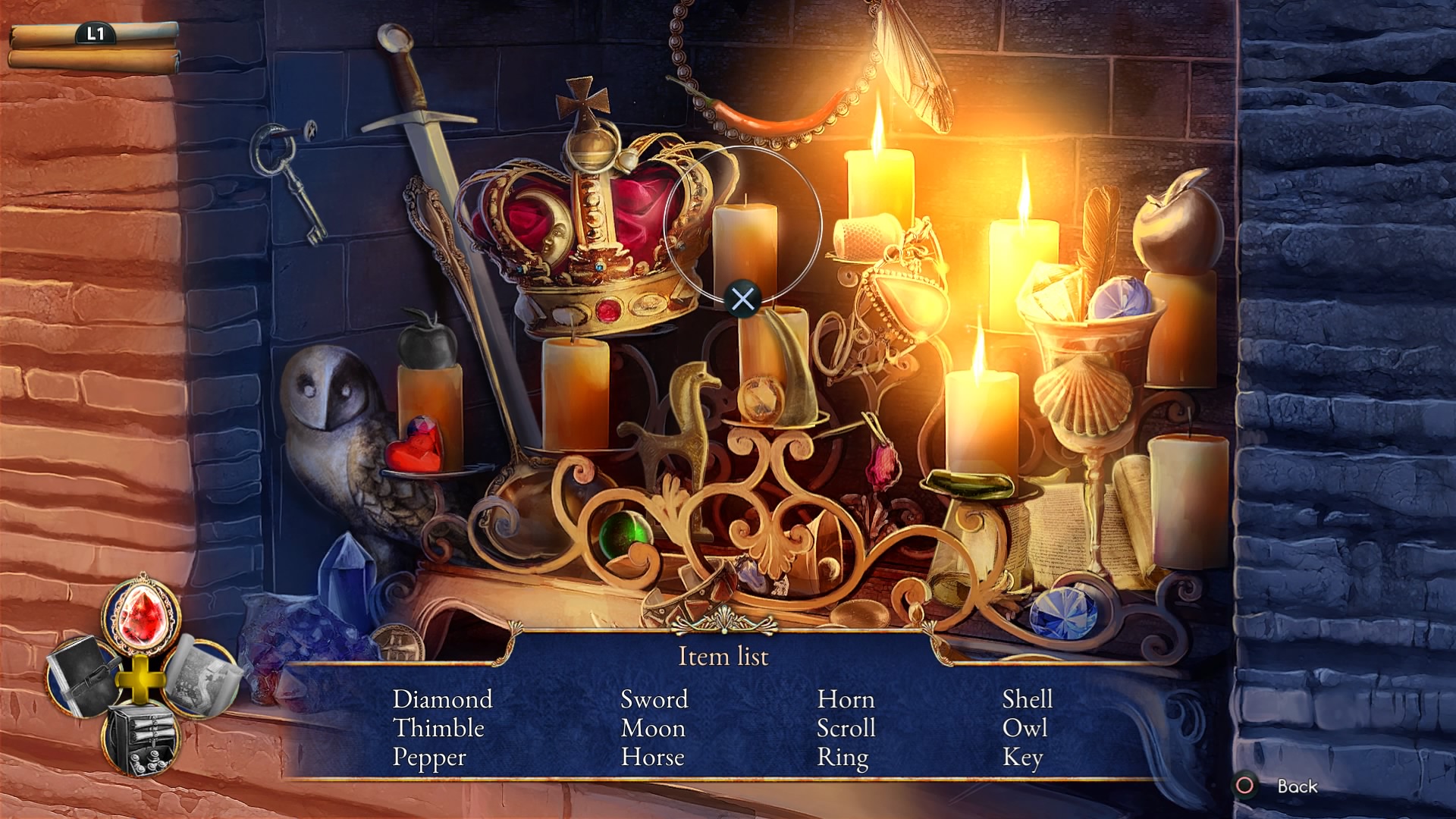This screenshot has height=819, width=1456.
Task: Use the red gem hint amulet
Action: [x=141, y=616]
